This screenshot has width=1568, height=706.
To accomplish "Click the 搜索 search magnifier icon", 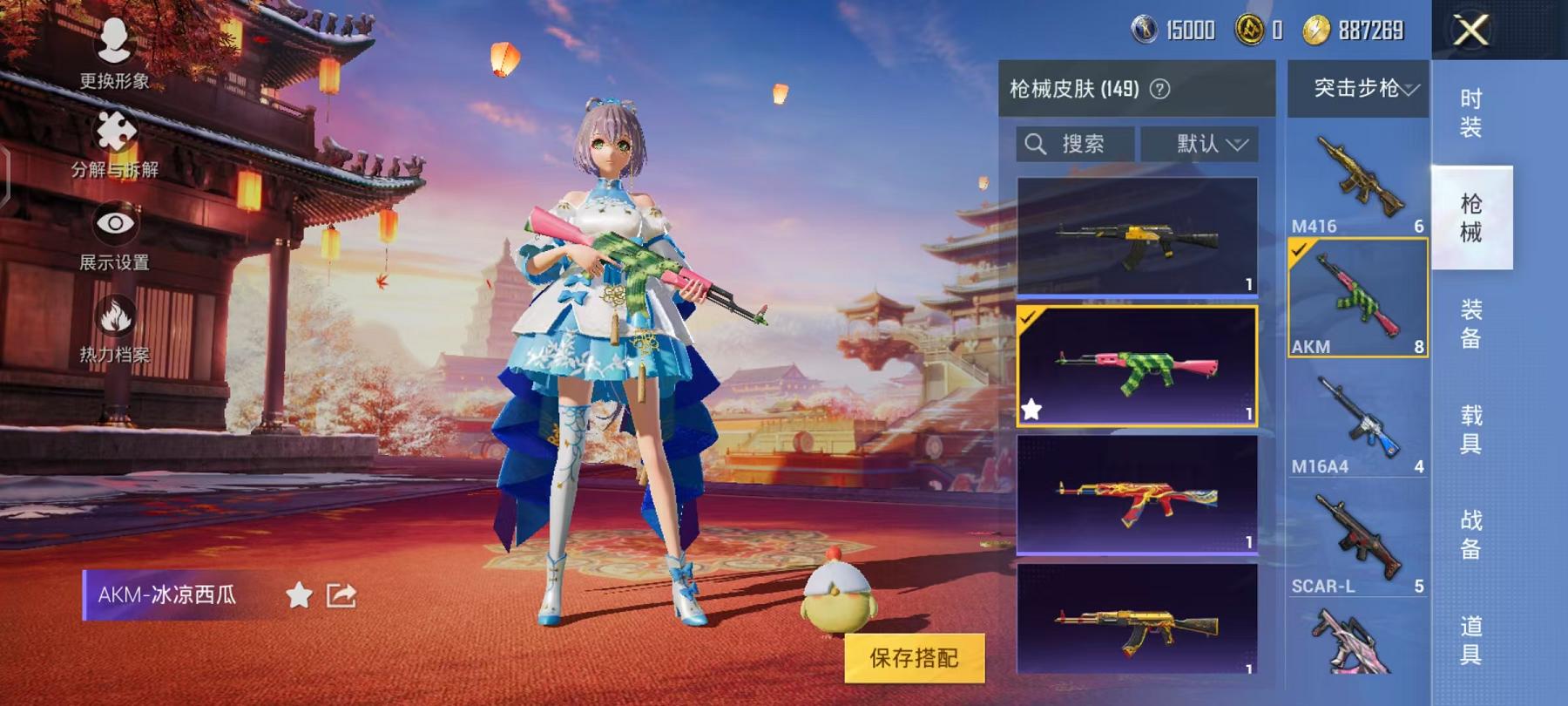I will [1037, 144].
